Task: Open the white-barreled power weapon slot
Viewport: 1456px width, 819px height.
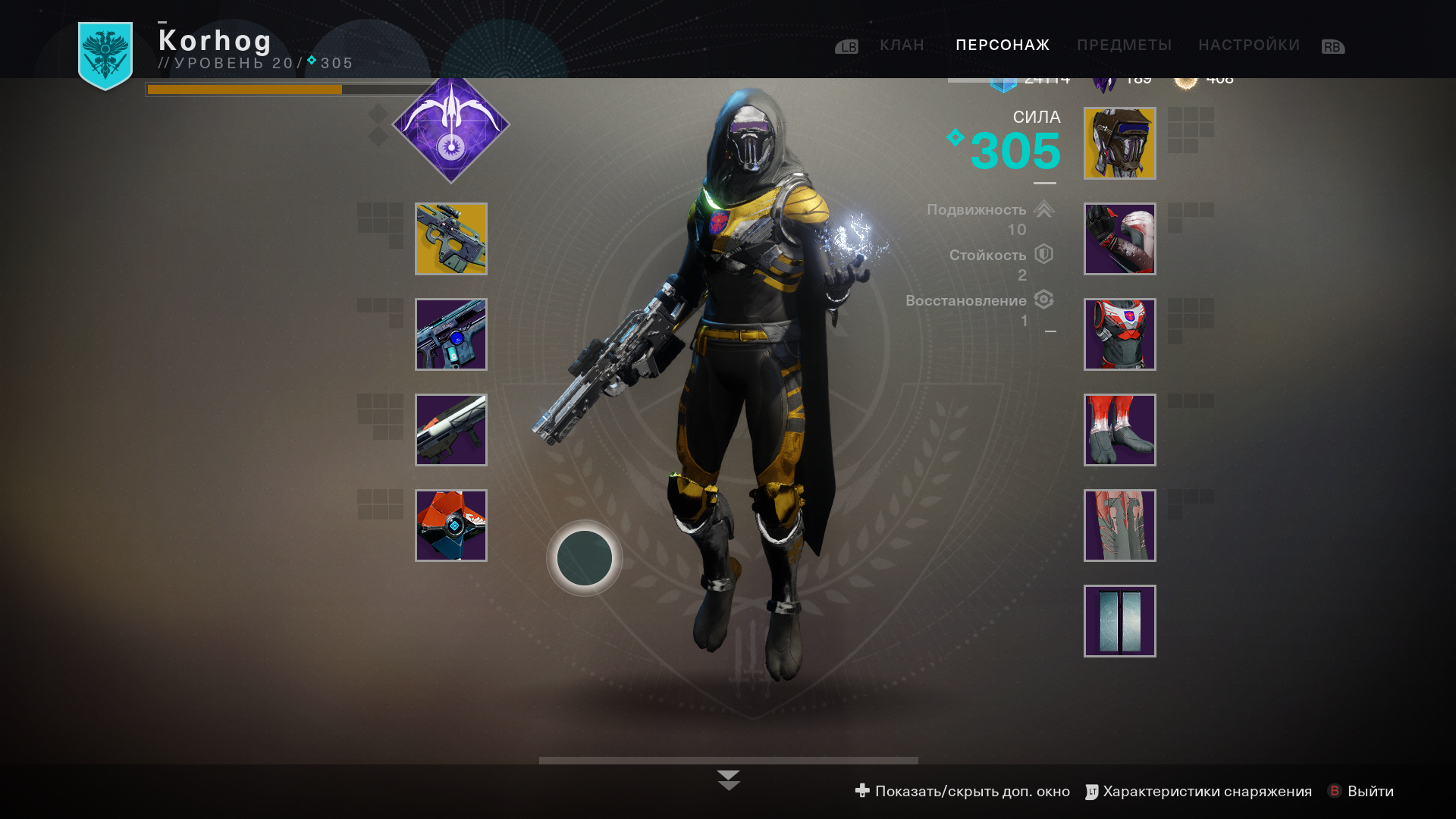Action: tap(451, 430)
